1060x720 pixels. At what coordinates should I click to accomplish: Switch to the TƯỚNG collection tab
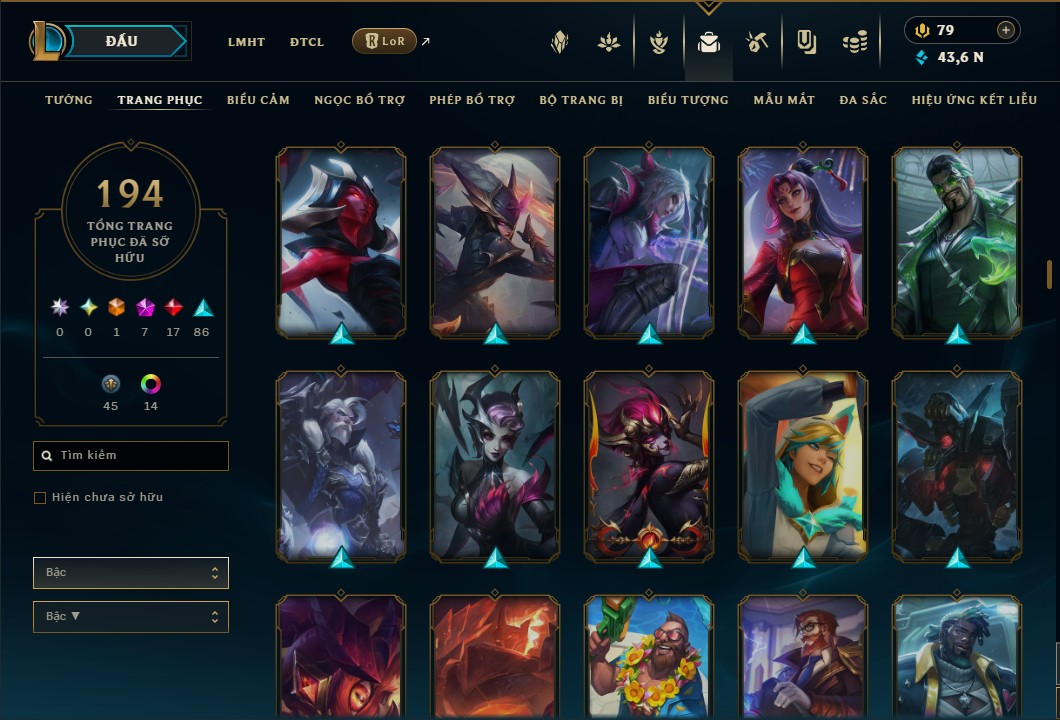coord(69,100)
